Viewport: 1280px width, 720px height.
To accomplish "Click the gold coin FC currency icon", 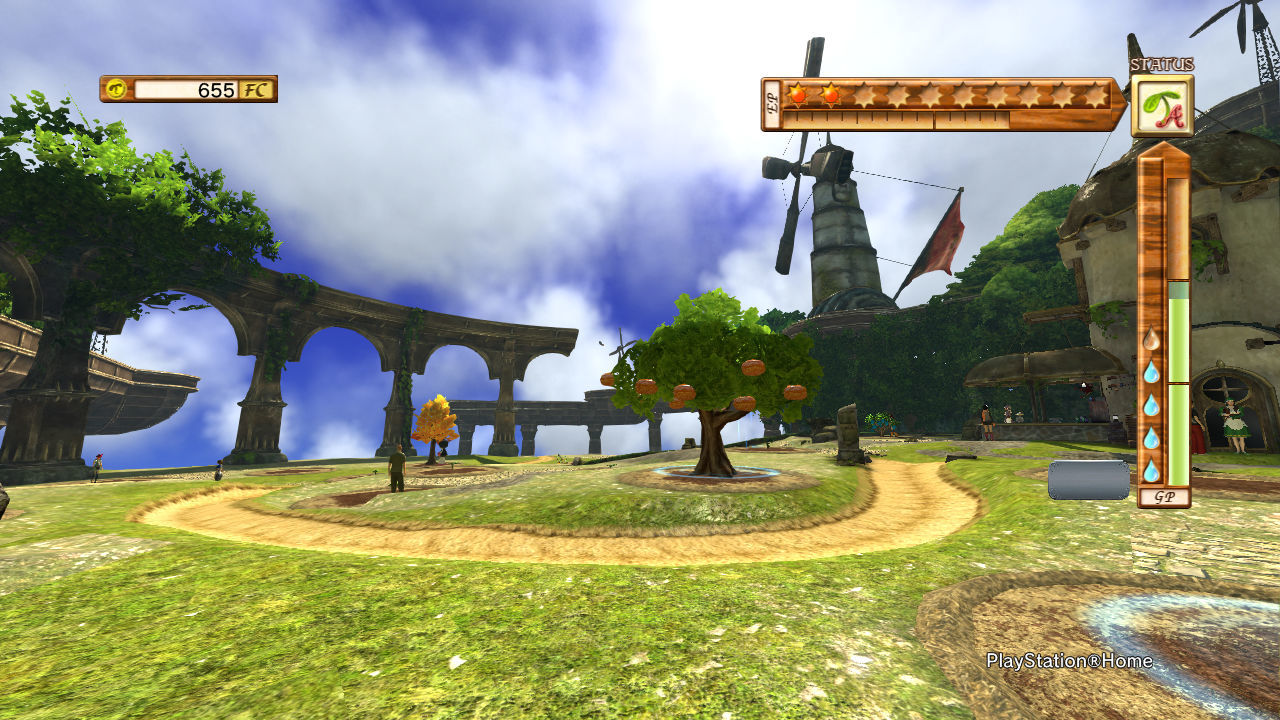I will (117, 89).
